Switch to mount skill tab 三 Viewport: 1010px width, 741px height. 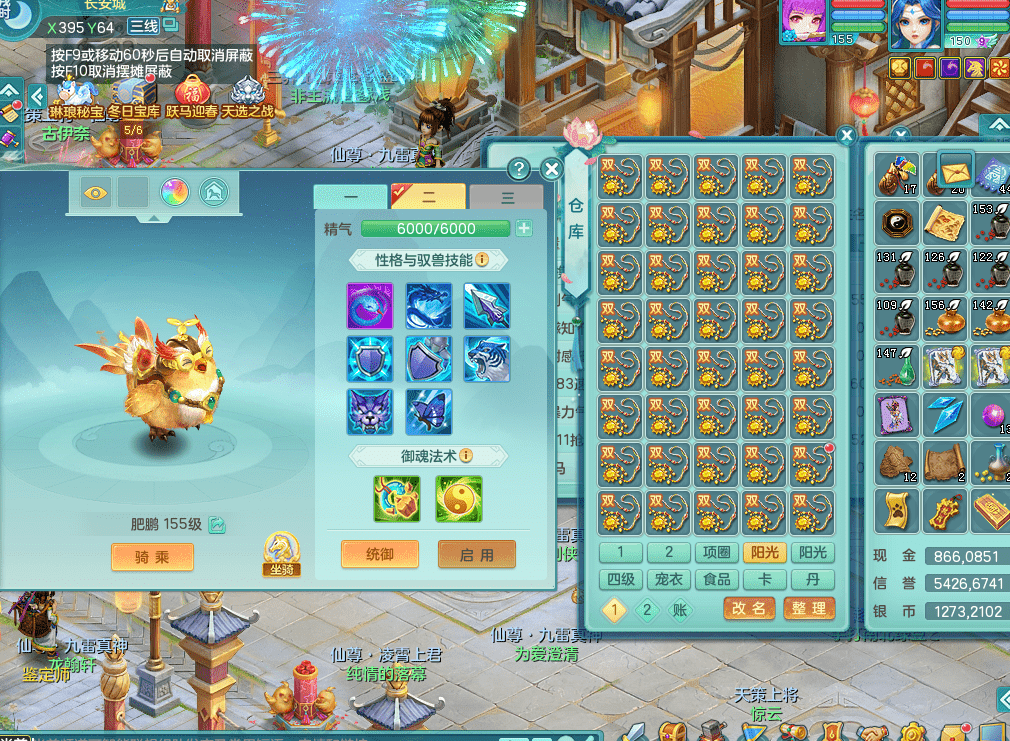507,197
